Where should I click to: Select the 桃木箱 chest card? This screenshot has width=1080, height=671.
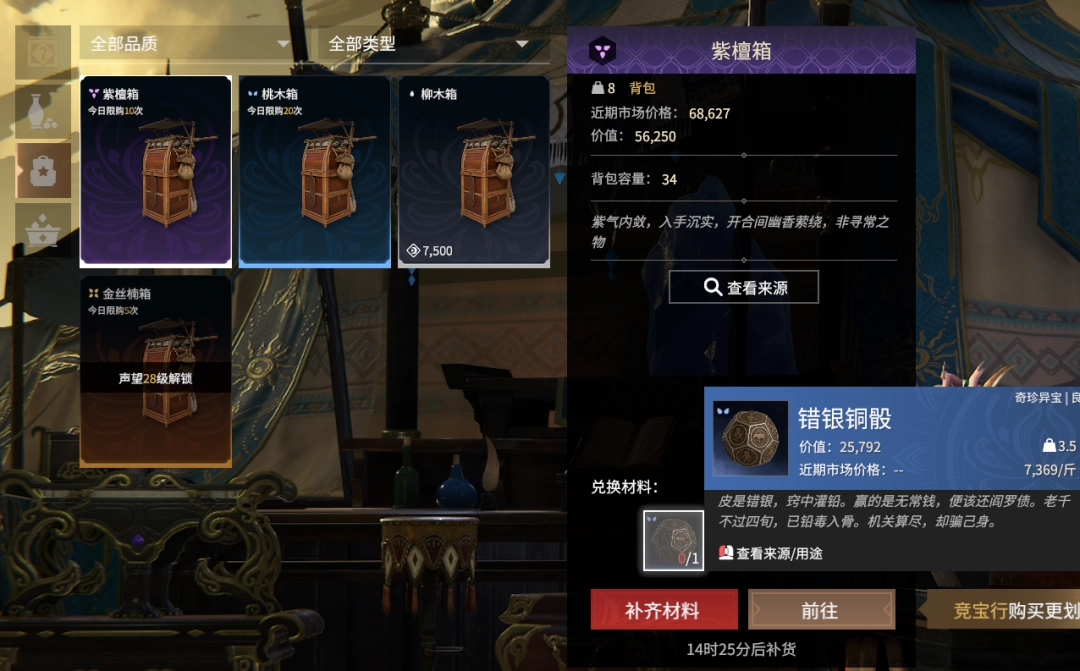tap(315, 171)
